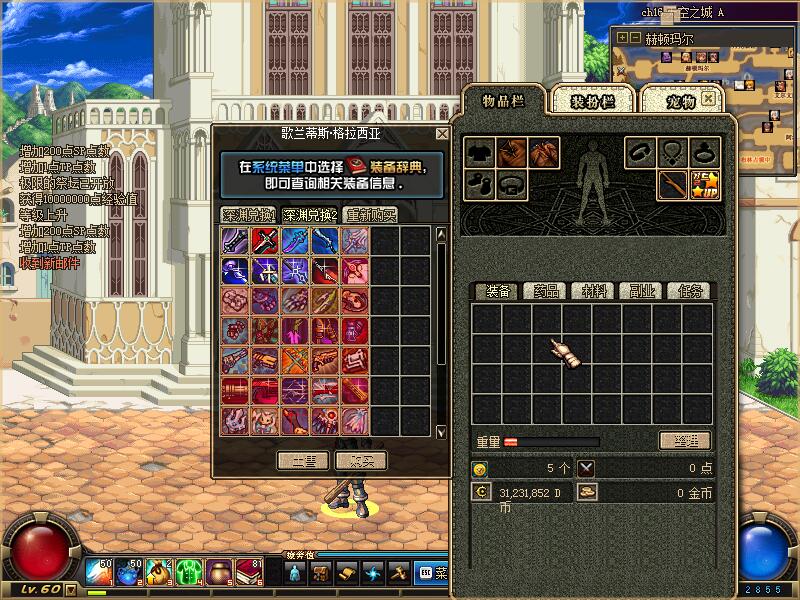Close the inventory panel
800x600 pixels.
pyautogui.click(x=709, y=98)
